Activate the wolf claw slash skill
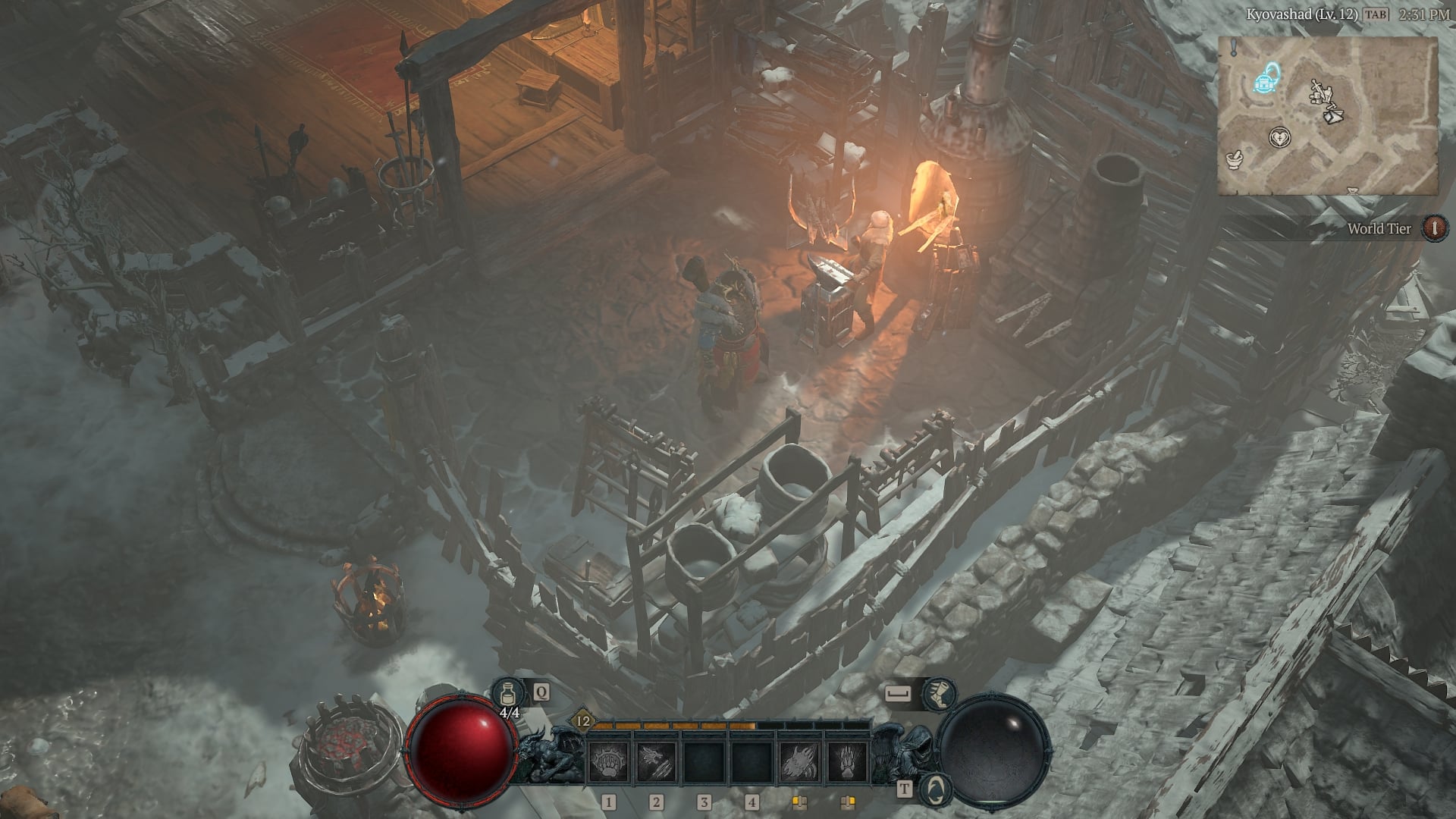The image size is (1456, 819). pos(656,762)
